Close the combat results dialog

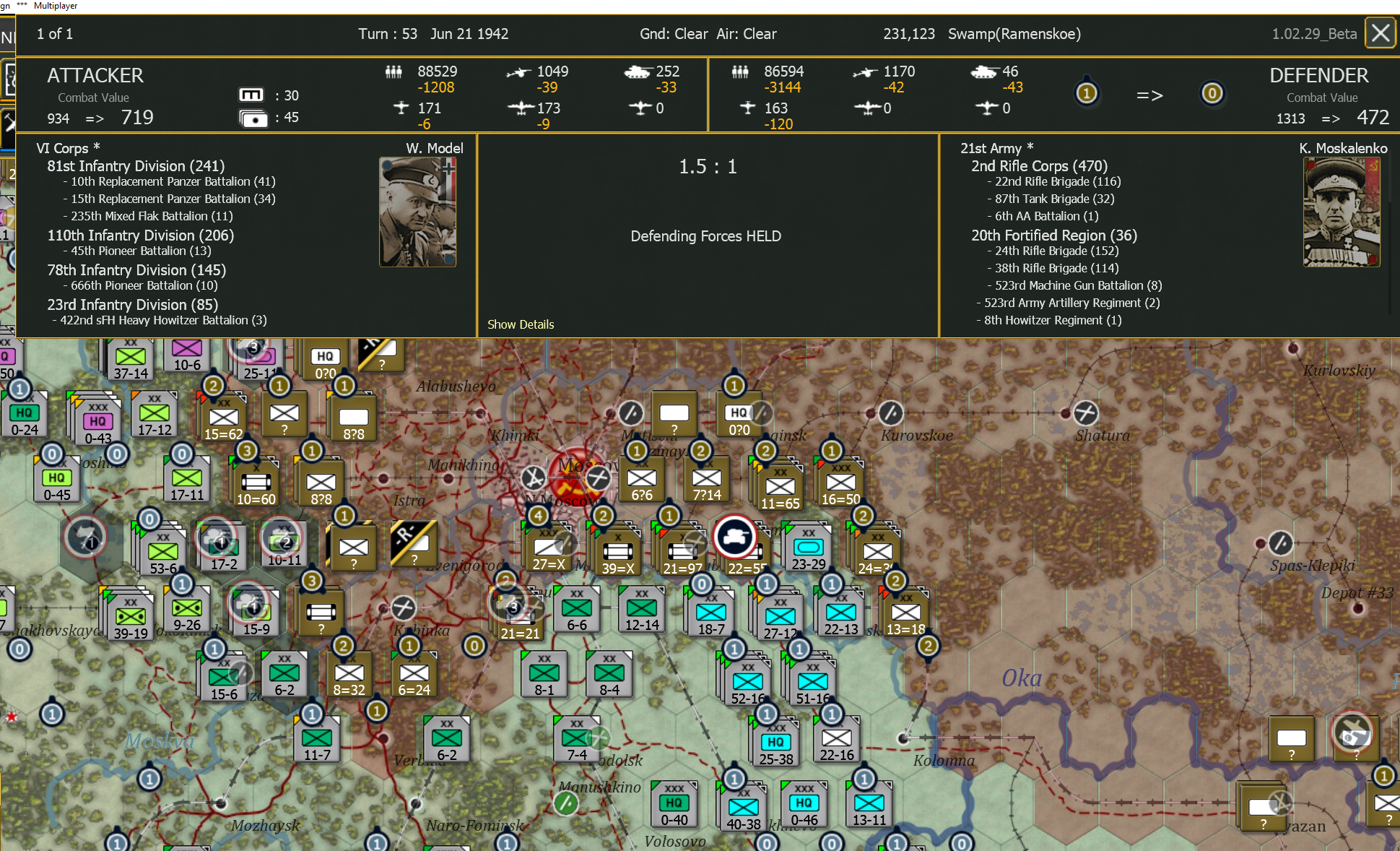(x=1380, y=33)
